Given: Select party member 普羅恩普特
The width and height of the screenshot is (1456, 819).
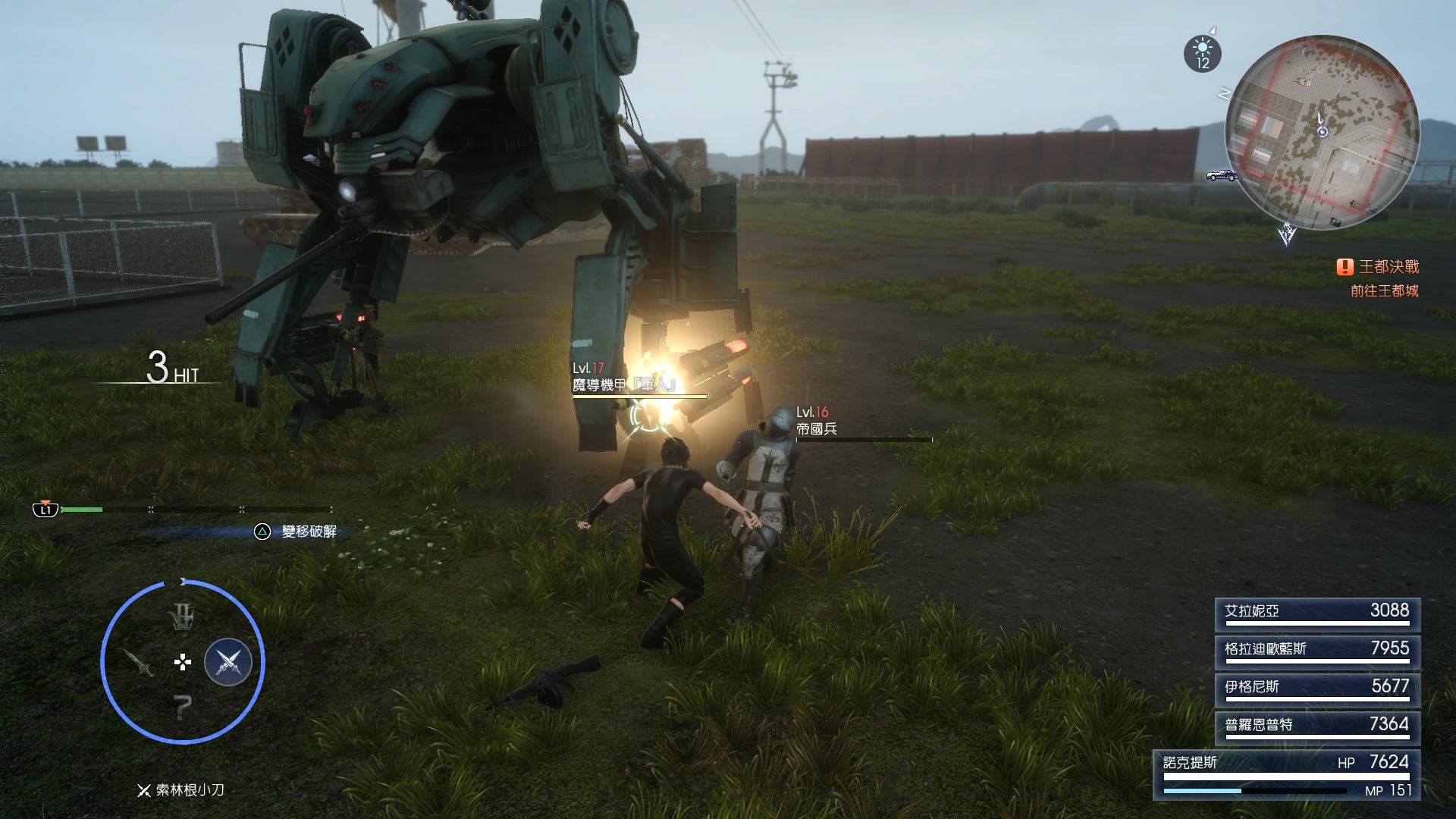Looking at the screenshot, I should (x=1317, y=727).
